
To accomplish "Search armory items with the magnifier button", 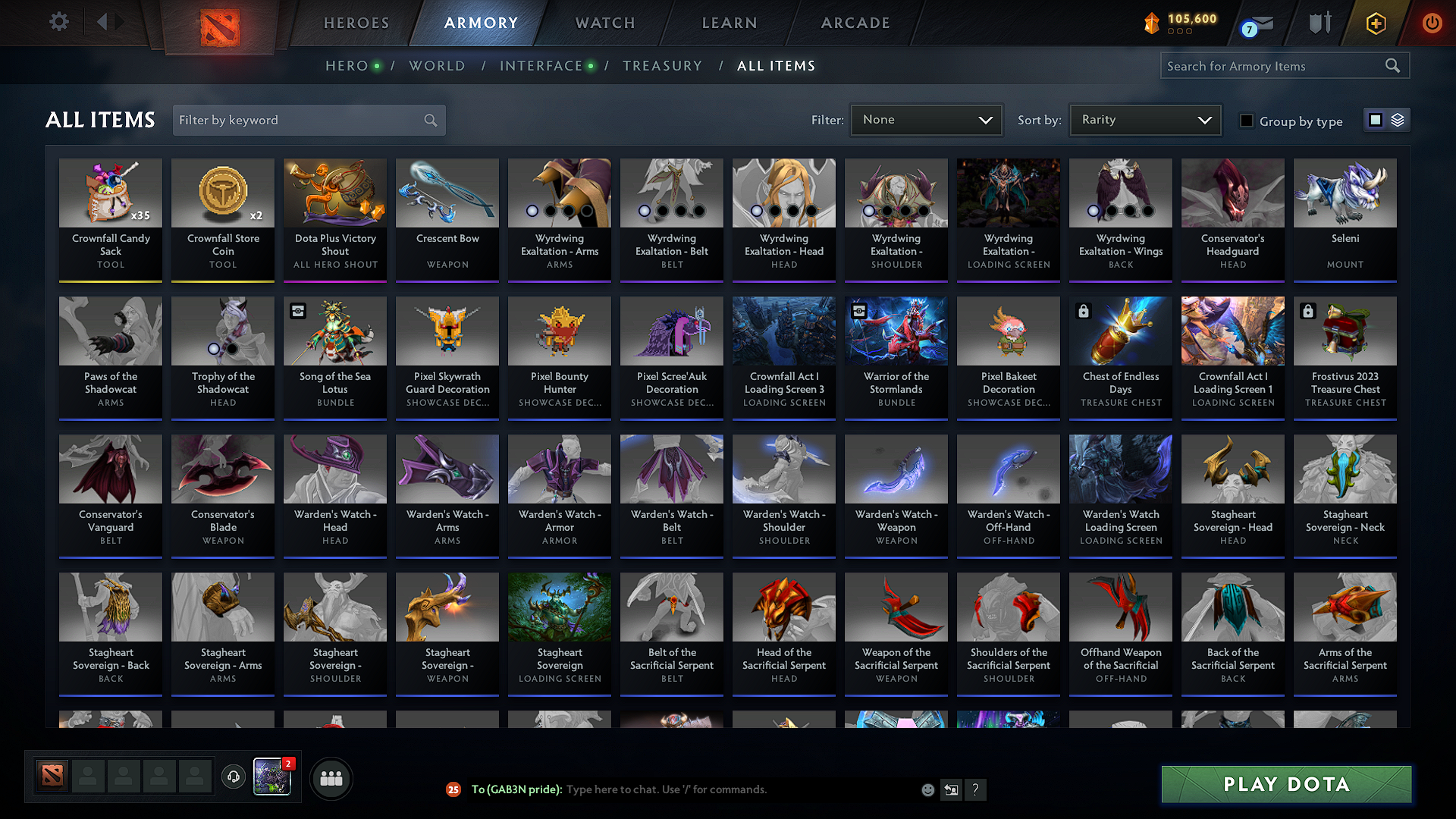I will click(x=1392, y=65).
